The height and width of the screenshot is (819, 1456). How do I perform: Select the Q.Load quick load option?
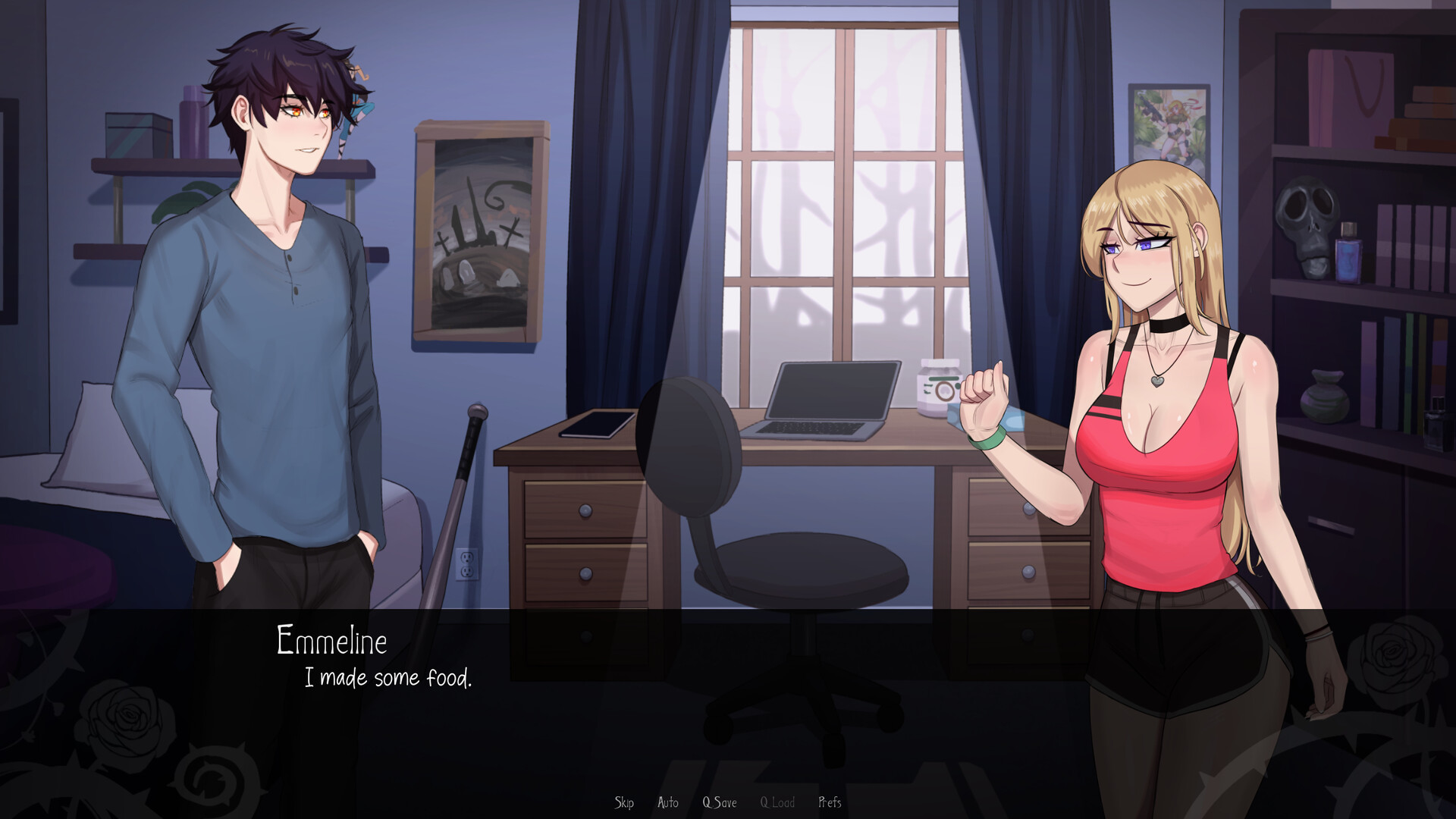point(777,802)
